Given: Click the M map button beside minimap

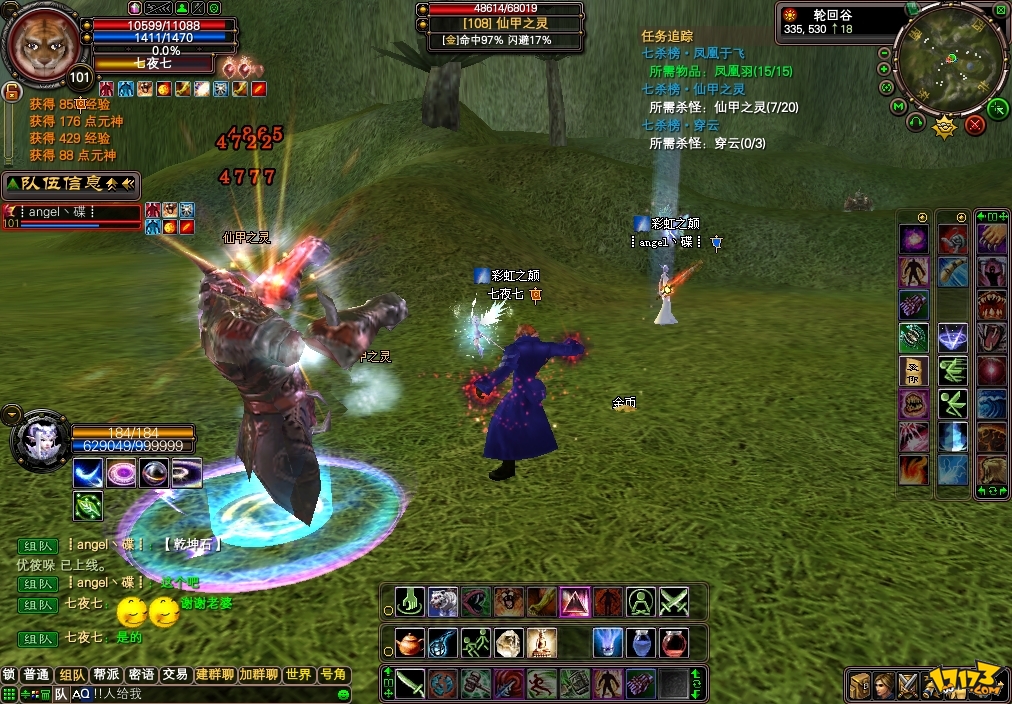Looking at the screenshot, I should click(x=899, y=106).
